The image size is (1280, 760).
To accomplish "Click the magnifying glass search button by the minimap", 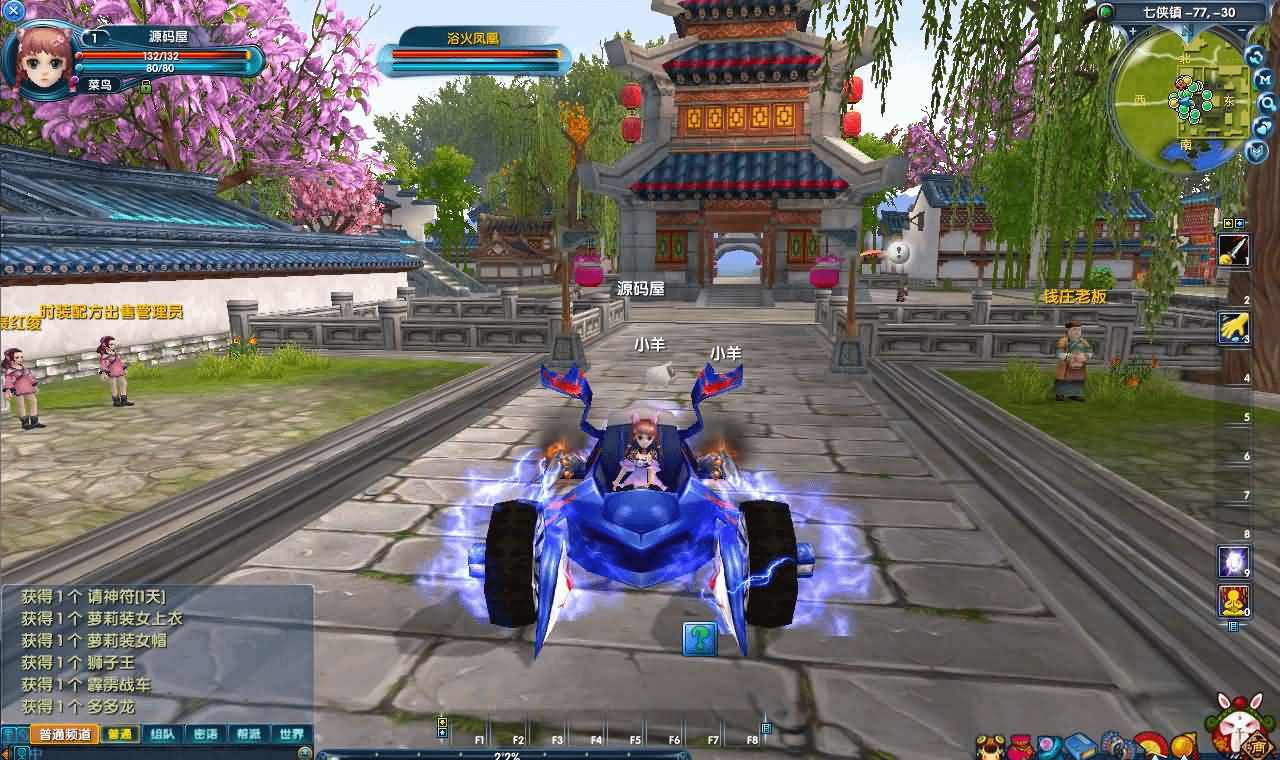I will pos(1267,102).
